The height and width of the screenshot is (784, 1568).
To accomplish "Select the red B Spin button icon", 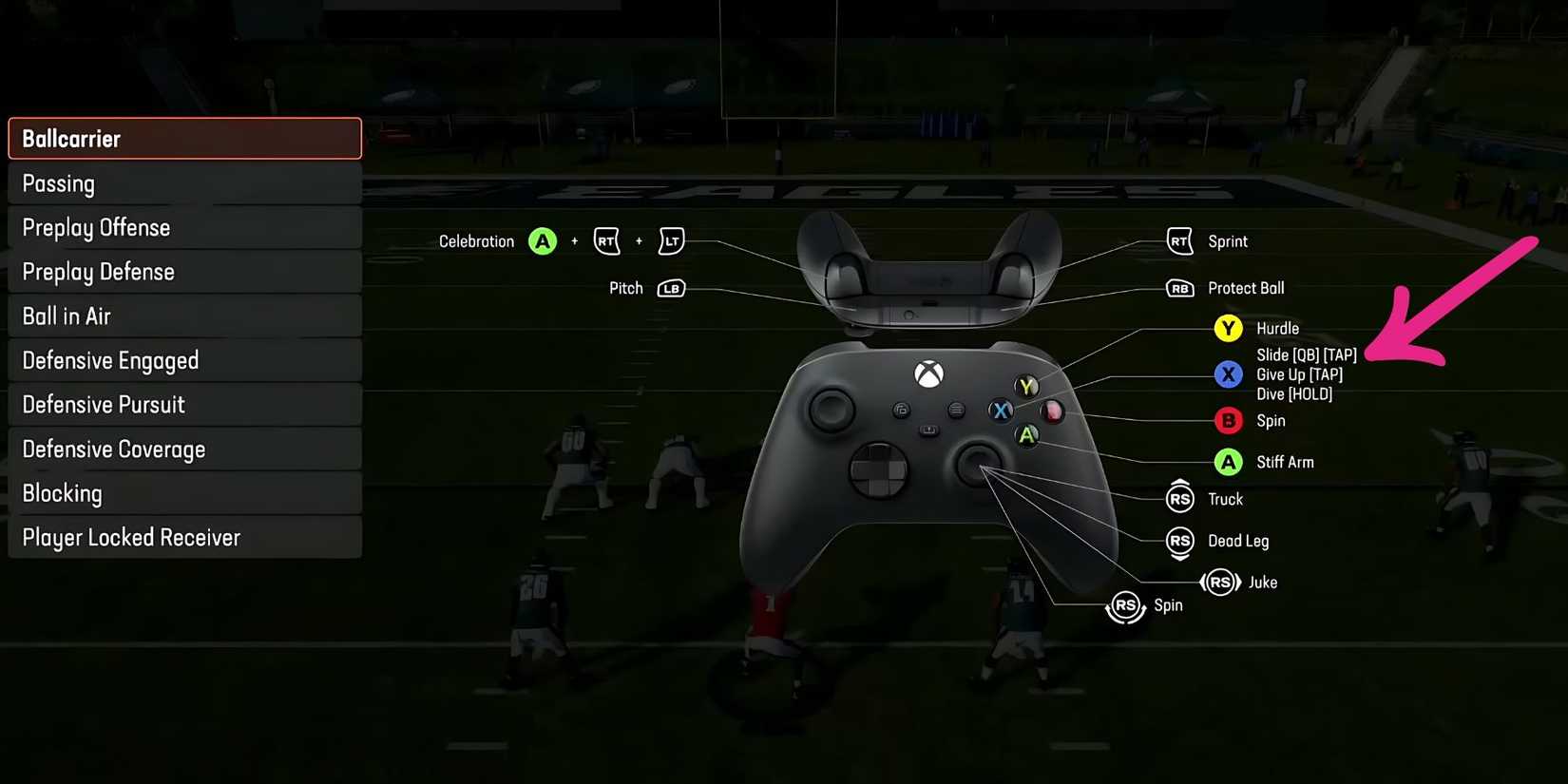I will [1228, 420].
